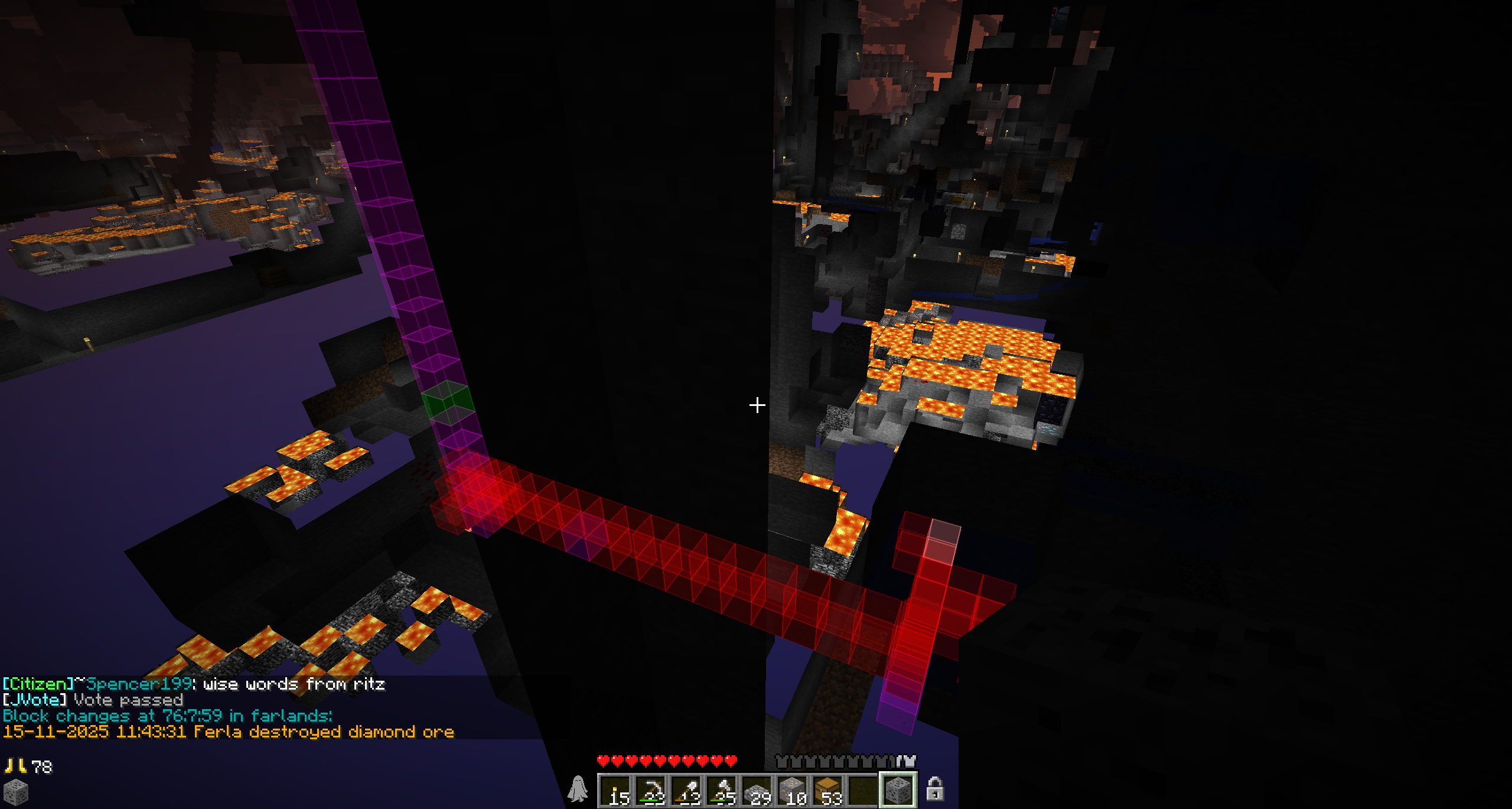Click the golden boots armor icon

click(x=15, y=766)
